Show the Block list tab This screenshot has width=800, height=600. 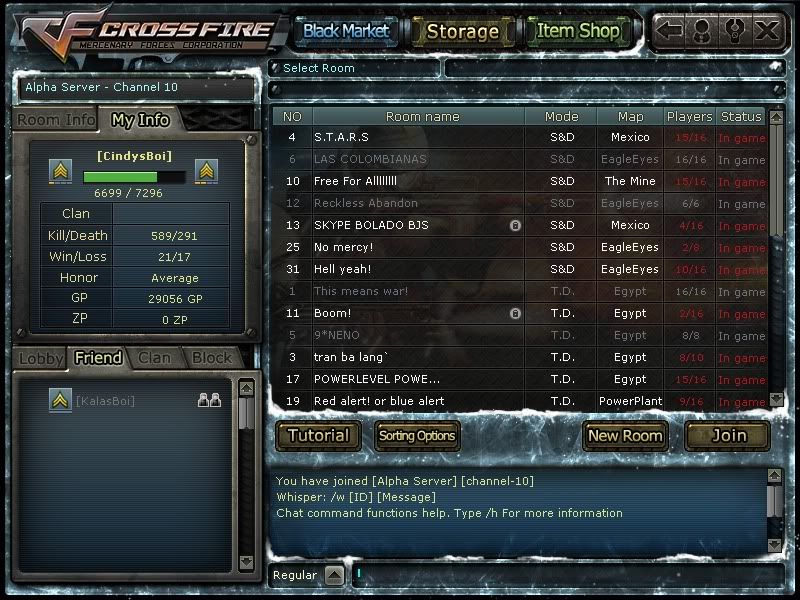(211, 358)
